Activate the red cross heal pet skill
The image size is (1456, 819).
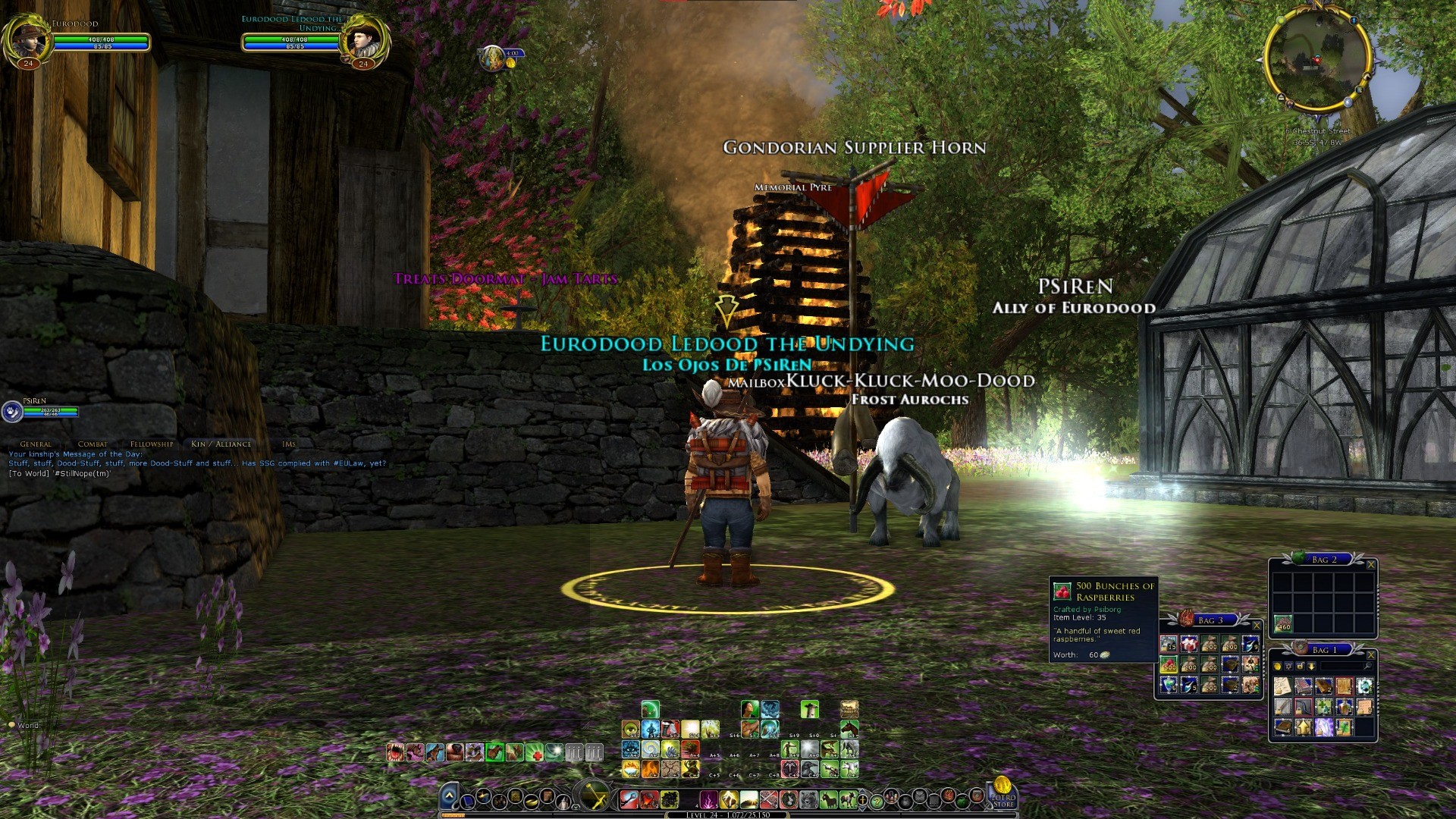point(535,752)
